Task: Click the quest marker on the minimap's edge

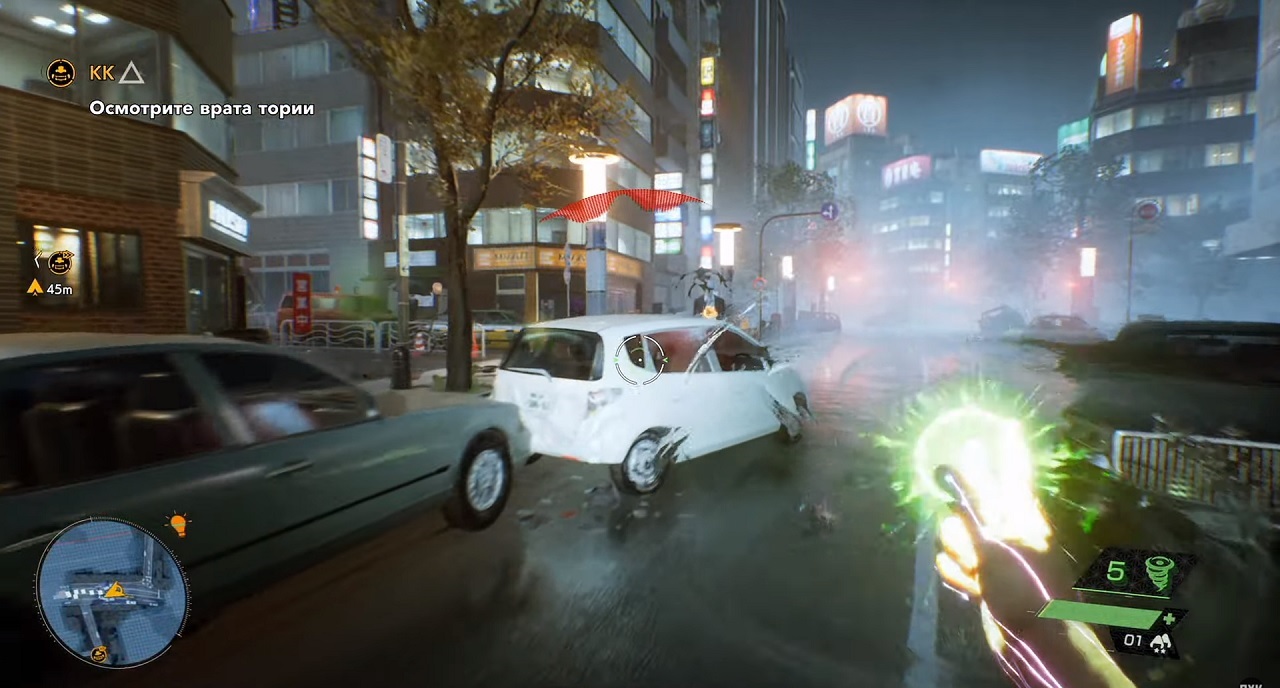Action: pos(99,654)
